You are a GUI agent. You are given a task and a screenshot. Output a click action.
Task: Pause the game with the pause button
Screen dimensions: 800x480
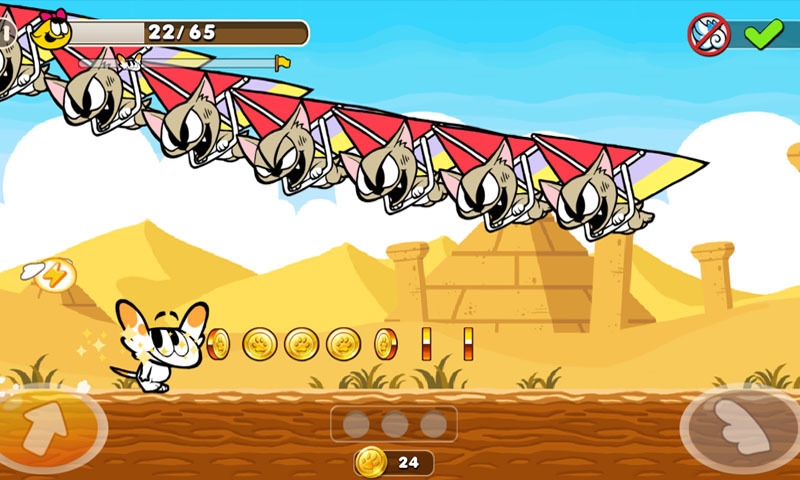(5, 32)
